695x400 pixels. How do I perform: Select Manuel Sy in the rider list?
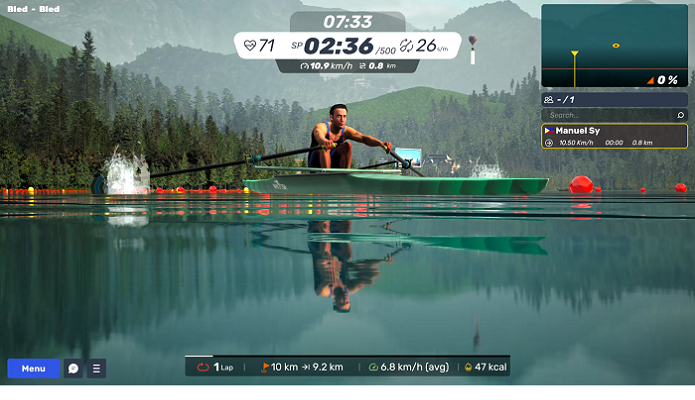tap(614, 136)
